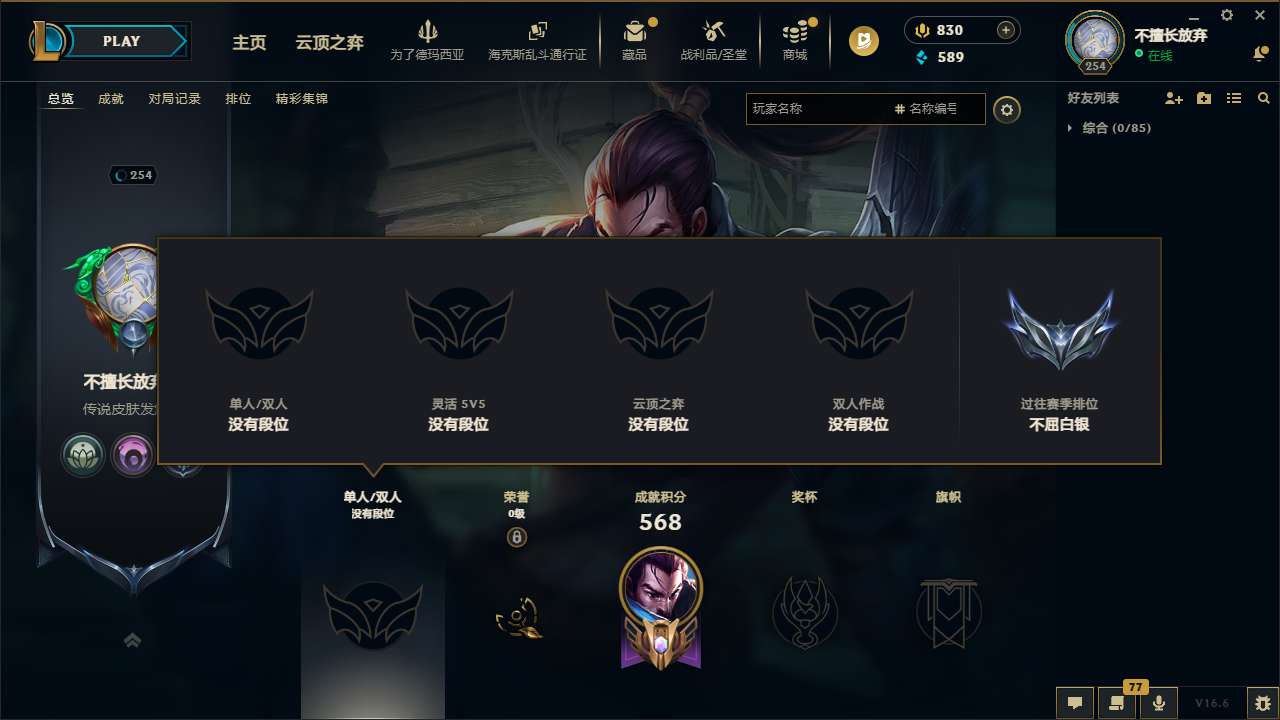The image size is (1280, 720).
Task: Open friend list search magnifier
Action: click(1263, 98)
